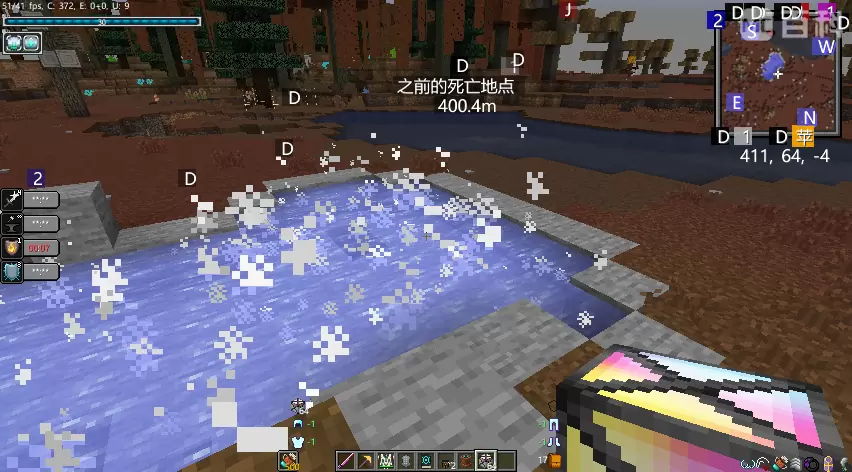Select the selected 64-stack hotbar slot
The width and height of the screenshot is (852, 472).
(486, 461)
